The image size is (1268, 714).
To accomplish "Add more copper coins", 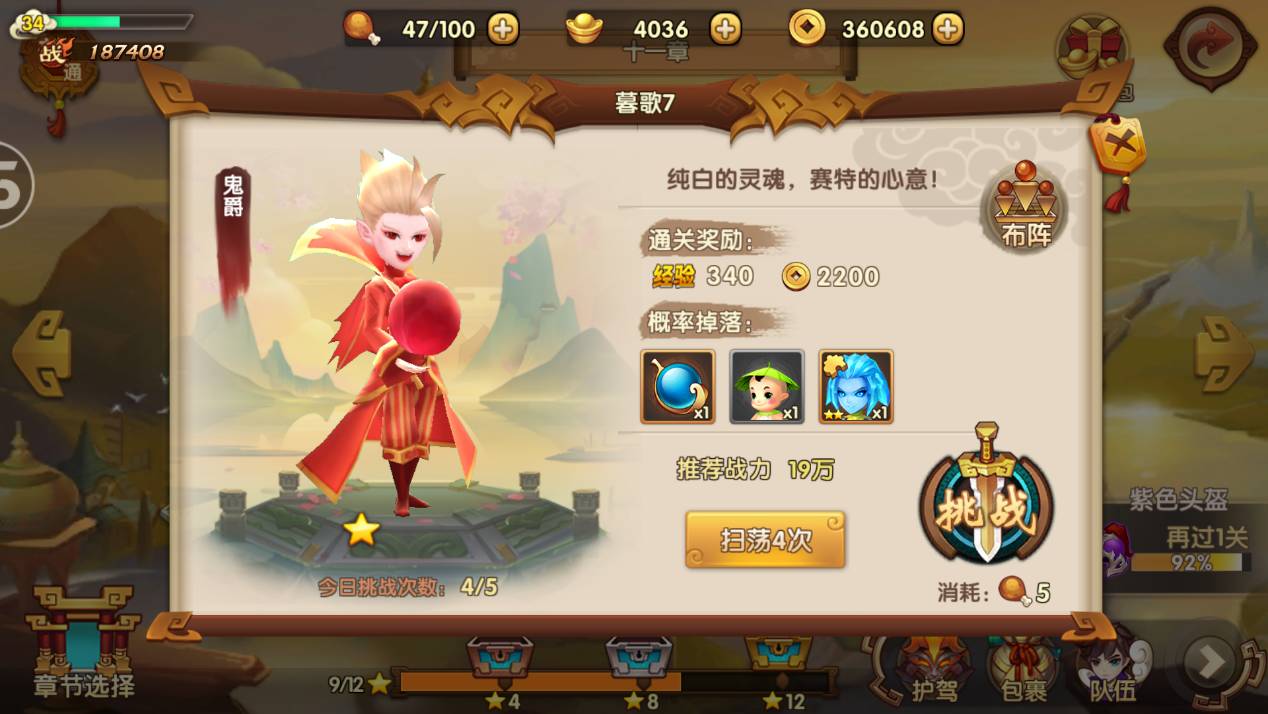I will [947, 29].
